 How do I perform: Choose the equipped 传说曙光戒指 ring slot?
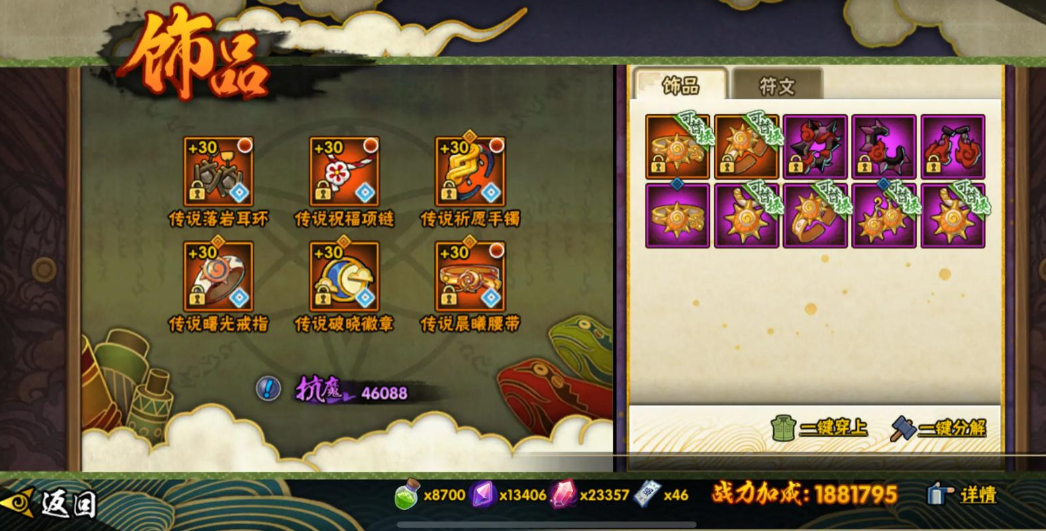pos(218,276)
